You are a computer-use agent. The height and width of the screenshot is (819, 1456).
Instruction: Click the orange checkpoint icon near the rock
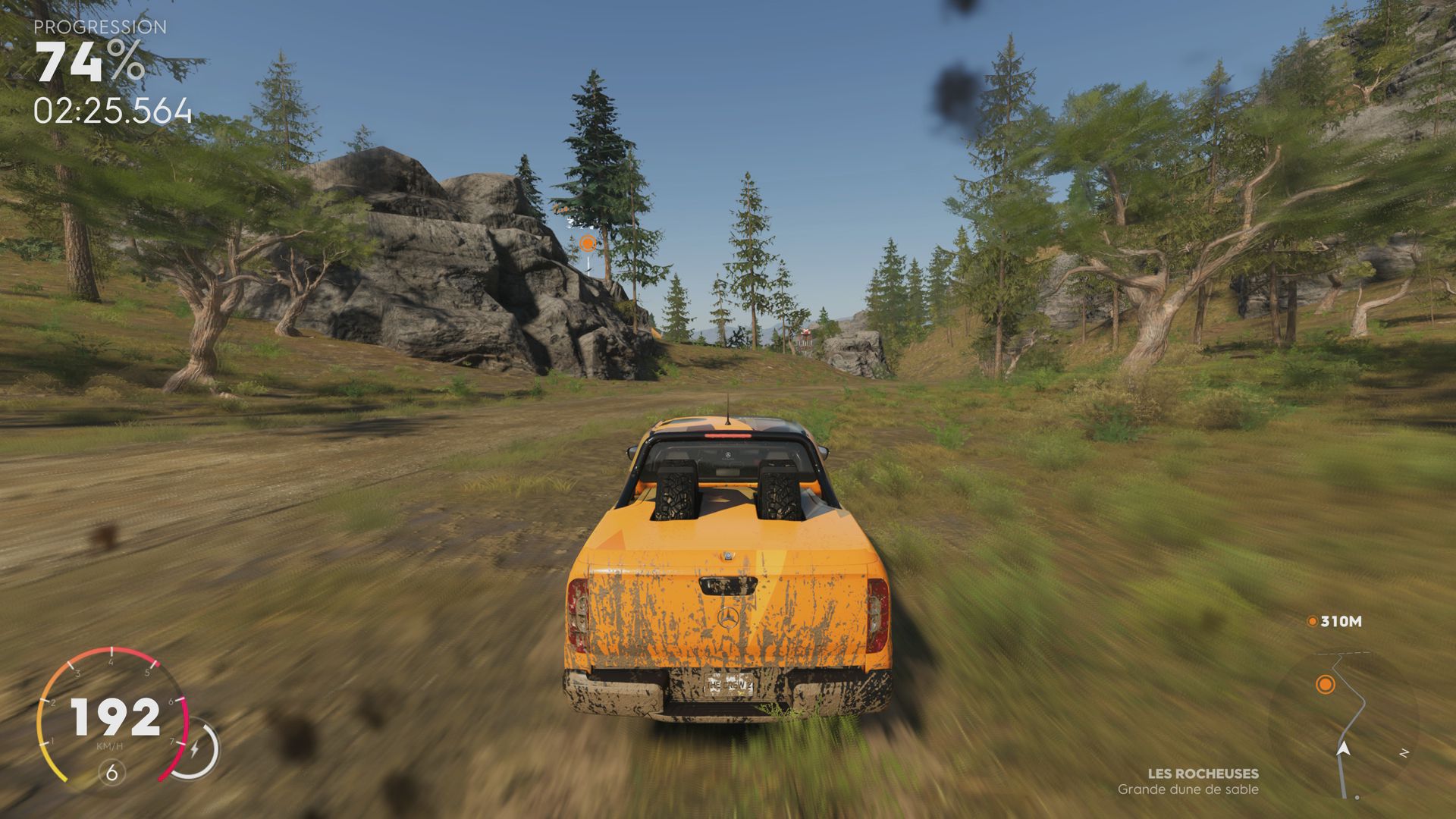click(x=586, y=244)
